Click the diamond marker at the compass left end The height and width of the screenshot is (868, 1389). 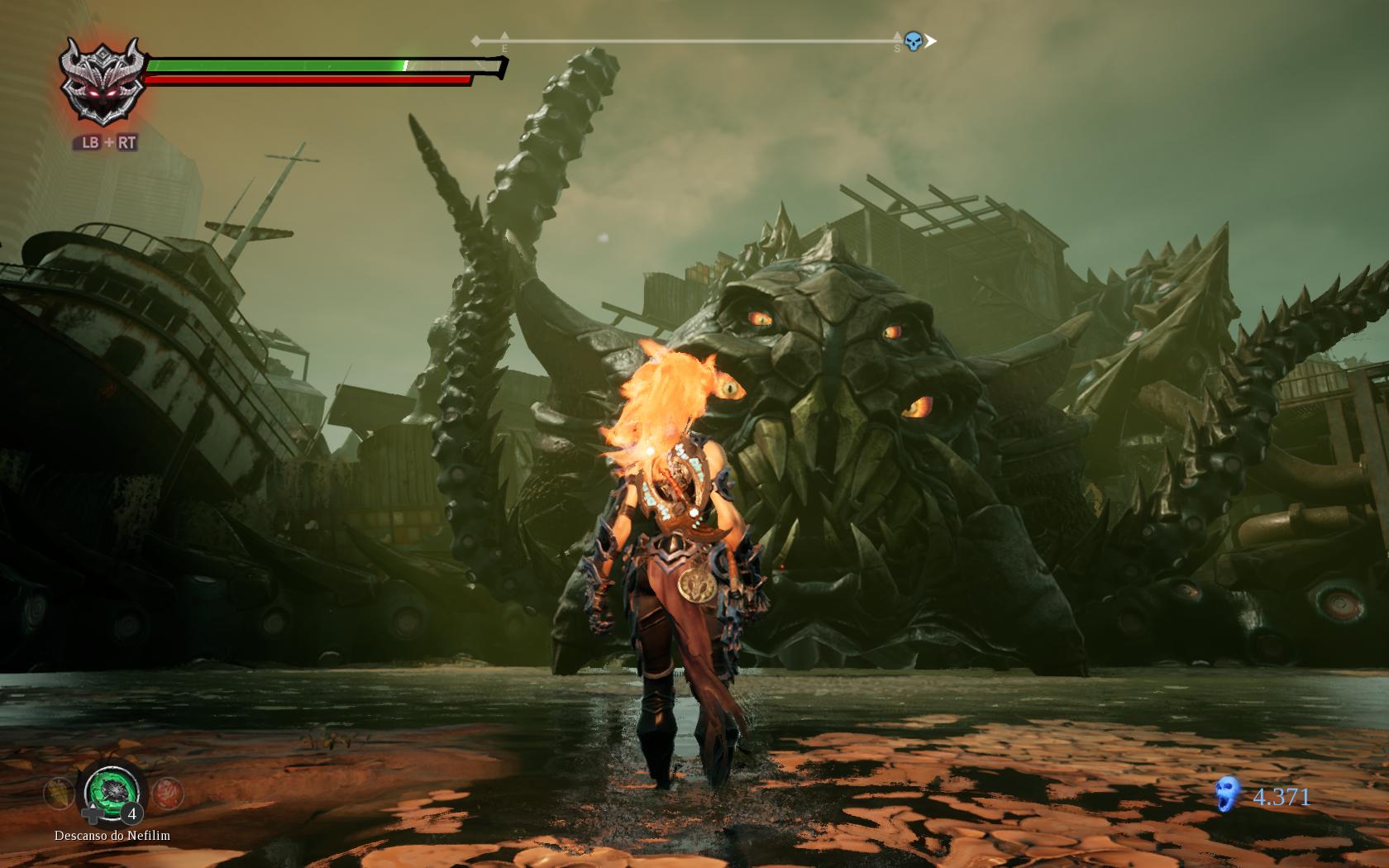[475, 39]
